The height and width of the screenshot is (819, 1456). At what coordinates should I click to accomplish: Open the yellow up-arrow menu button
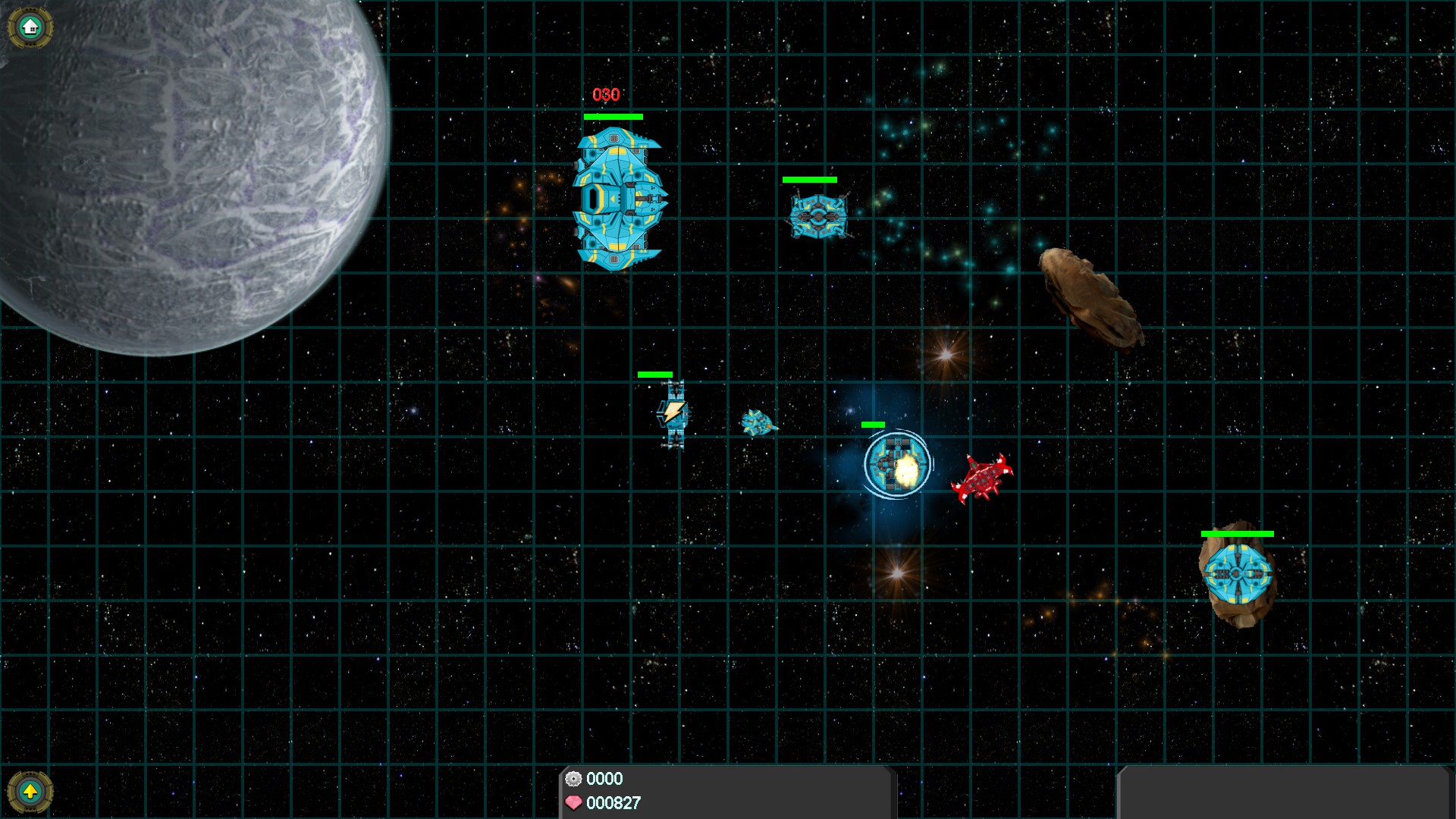[x=30, y=792]
